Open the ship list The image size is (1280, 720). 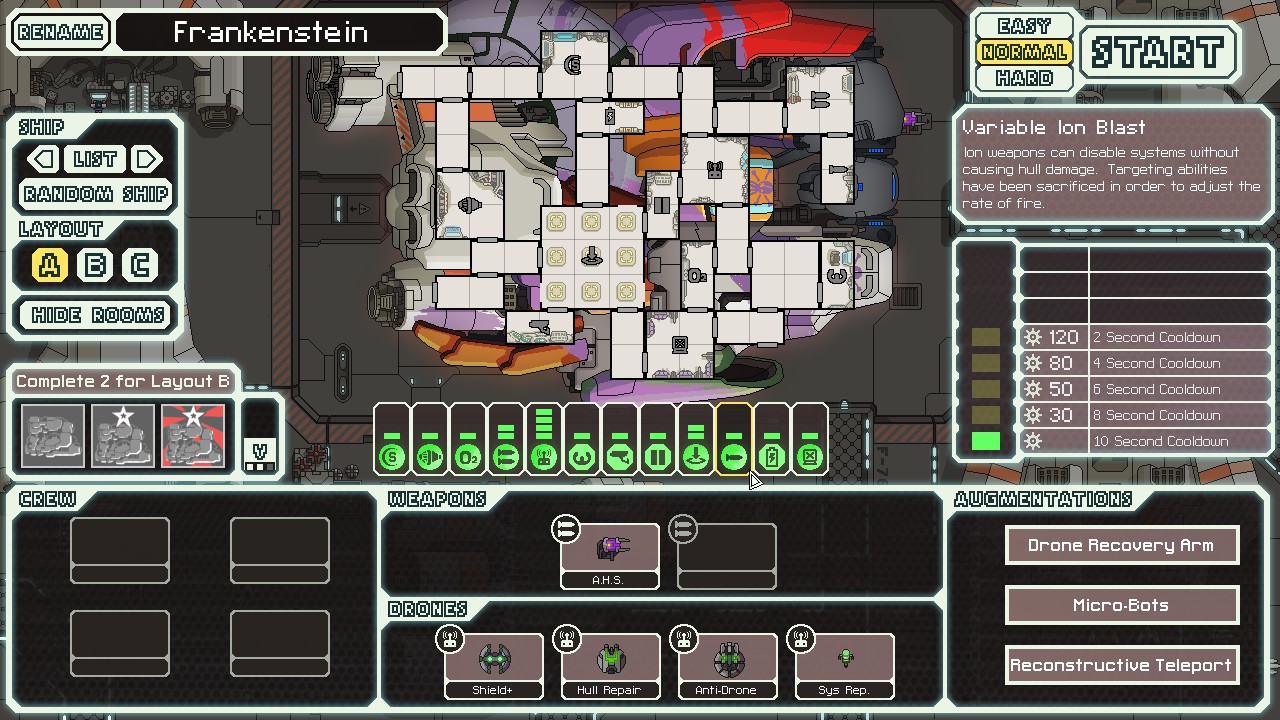pos(95,159)
